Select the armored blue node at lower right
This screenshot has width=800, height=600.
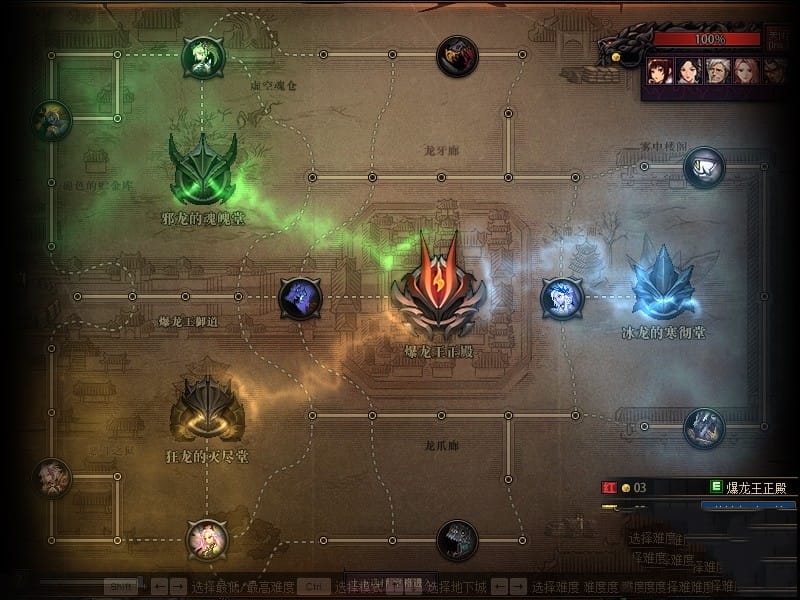tap(704, 428)
